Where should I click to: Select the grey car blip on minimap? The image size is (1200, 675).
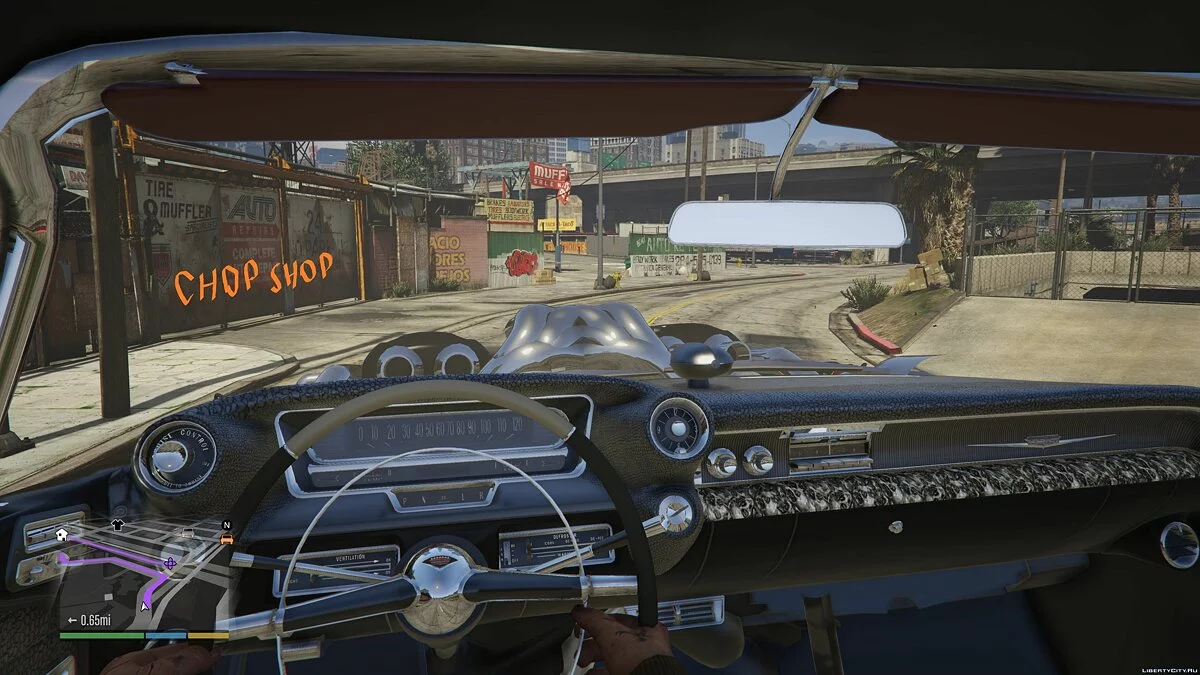189,531
